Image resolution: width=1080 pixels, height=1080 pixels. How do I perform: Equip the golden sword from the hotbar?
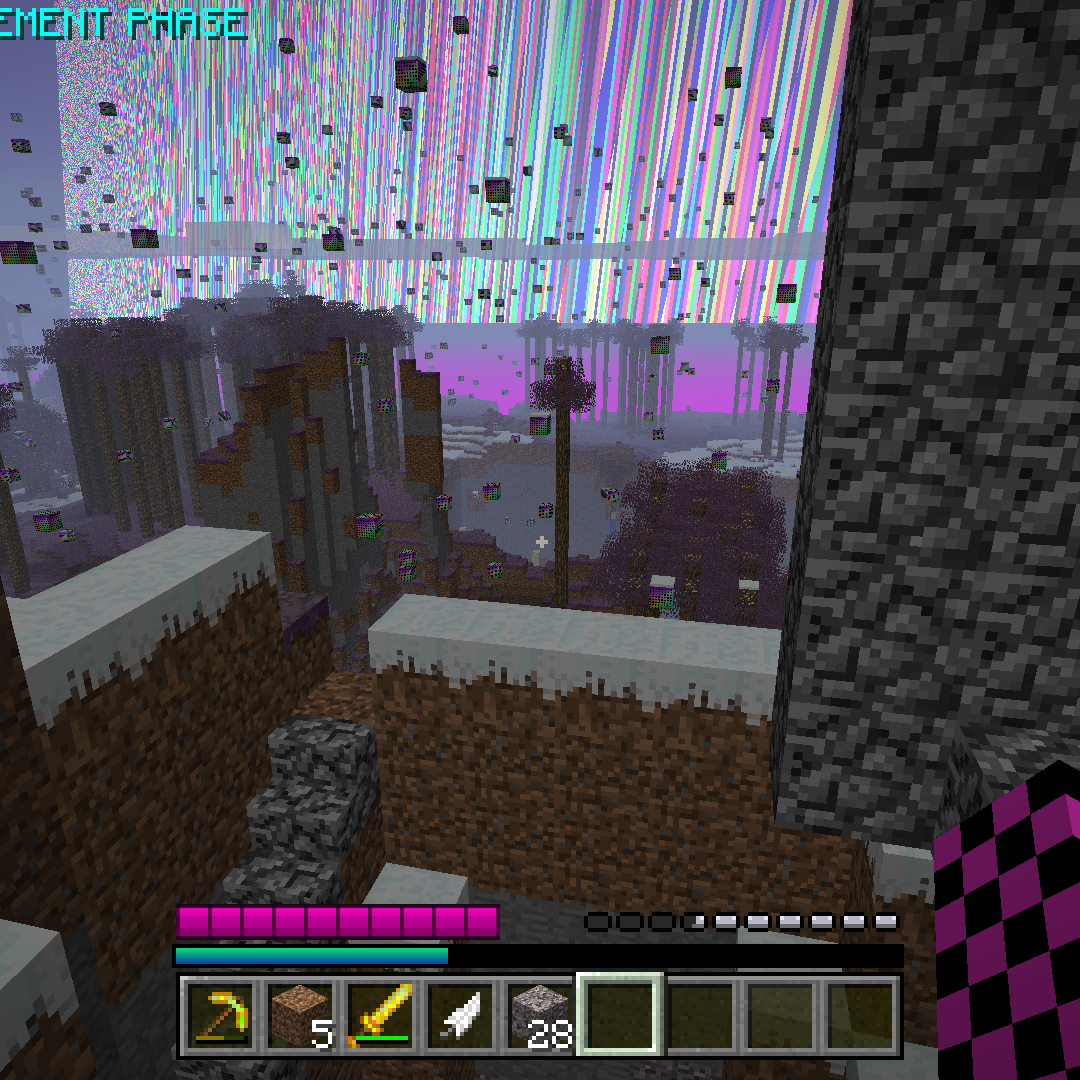380,1014
